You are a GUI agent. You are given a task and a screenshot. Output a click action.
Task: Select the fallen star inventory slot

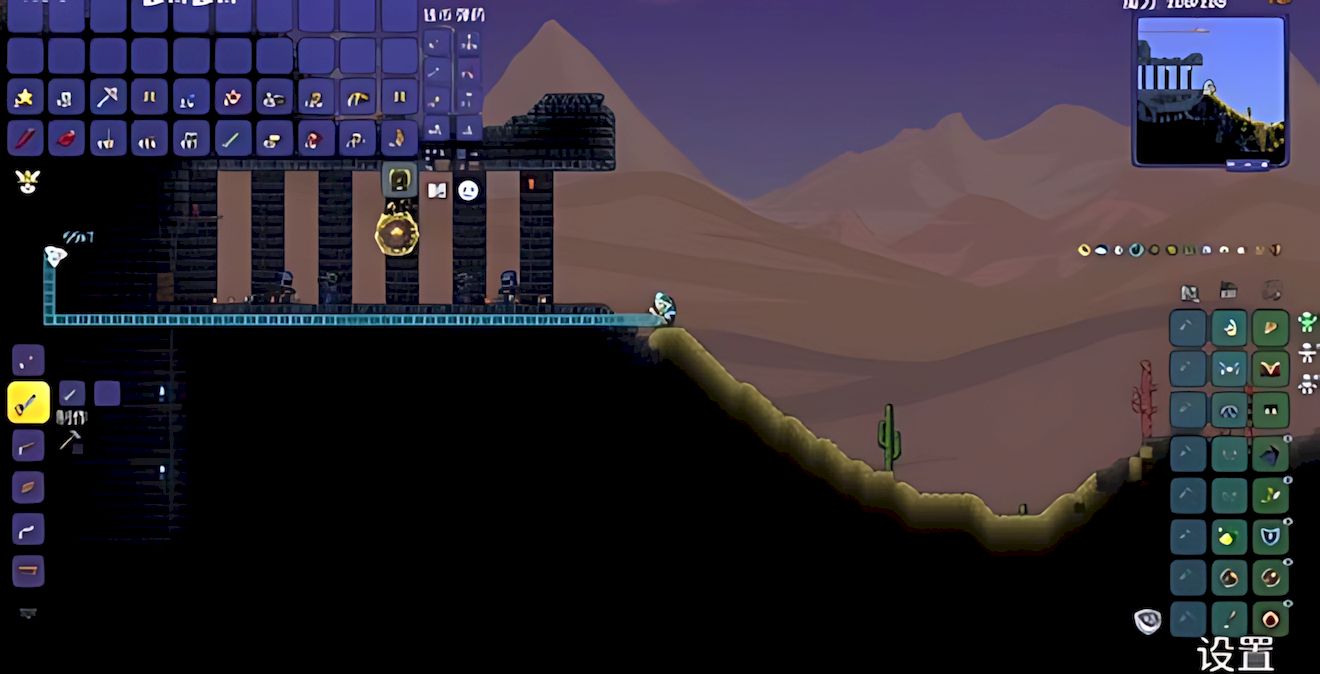click(26, 97)
